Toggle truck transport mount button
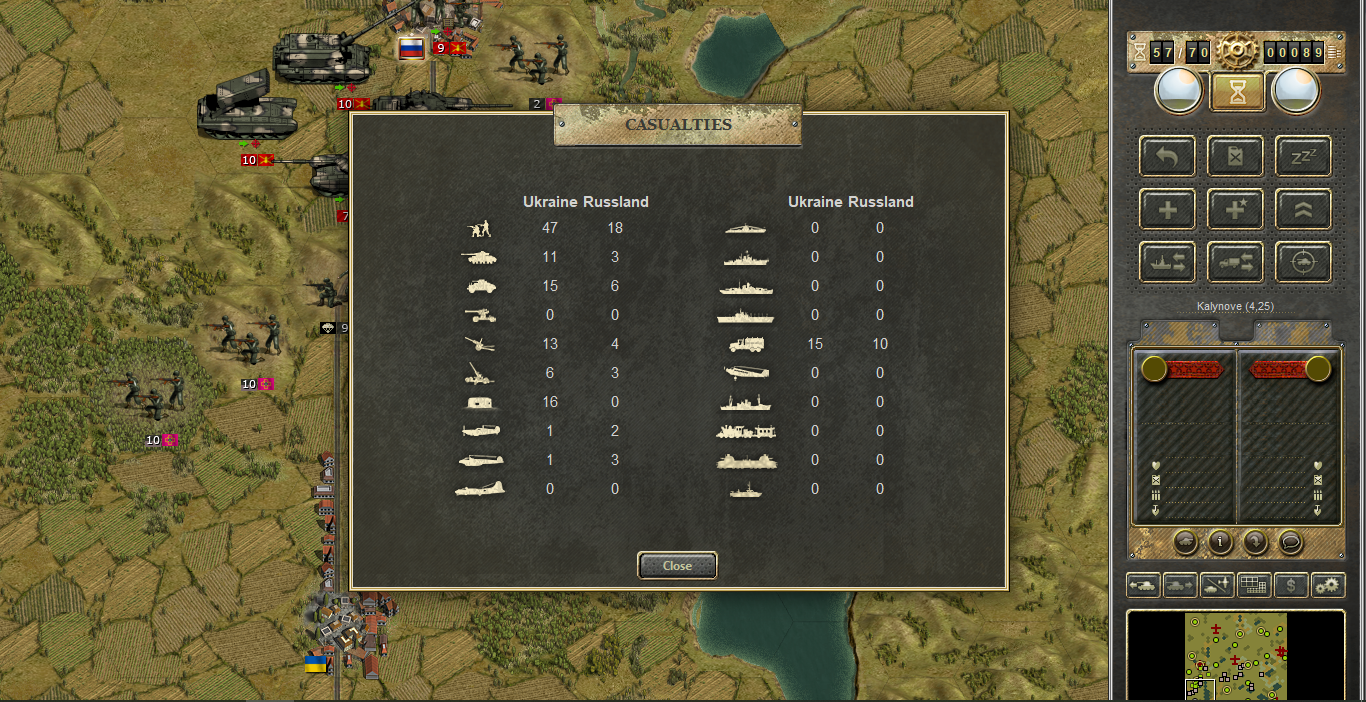This screenshot has height=702, width=1366. click(1235, 262)
